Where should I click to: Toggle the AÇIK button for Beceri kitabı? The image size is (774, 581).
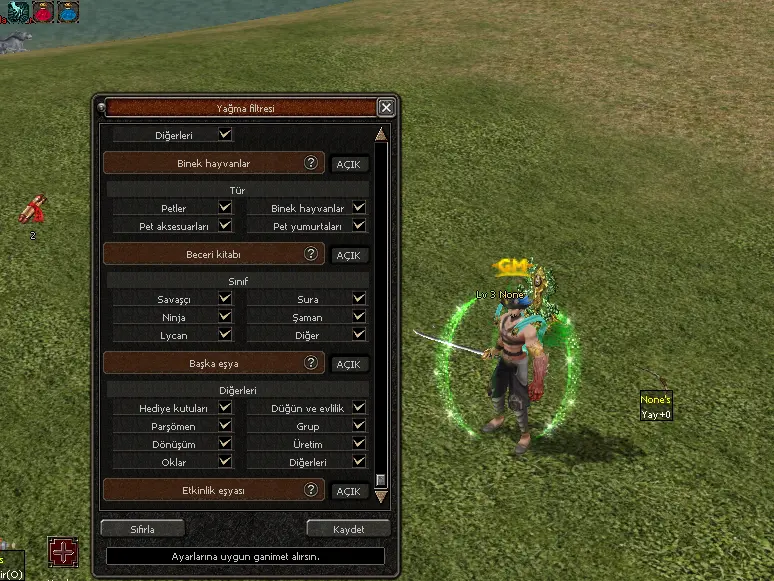click(x=348, y=255)
